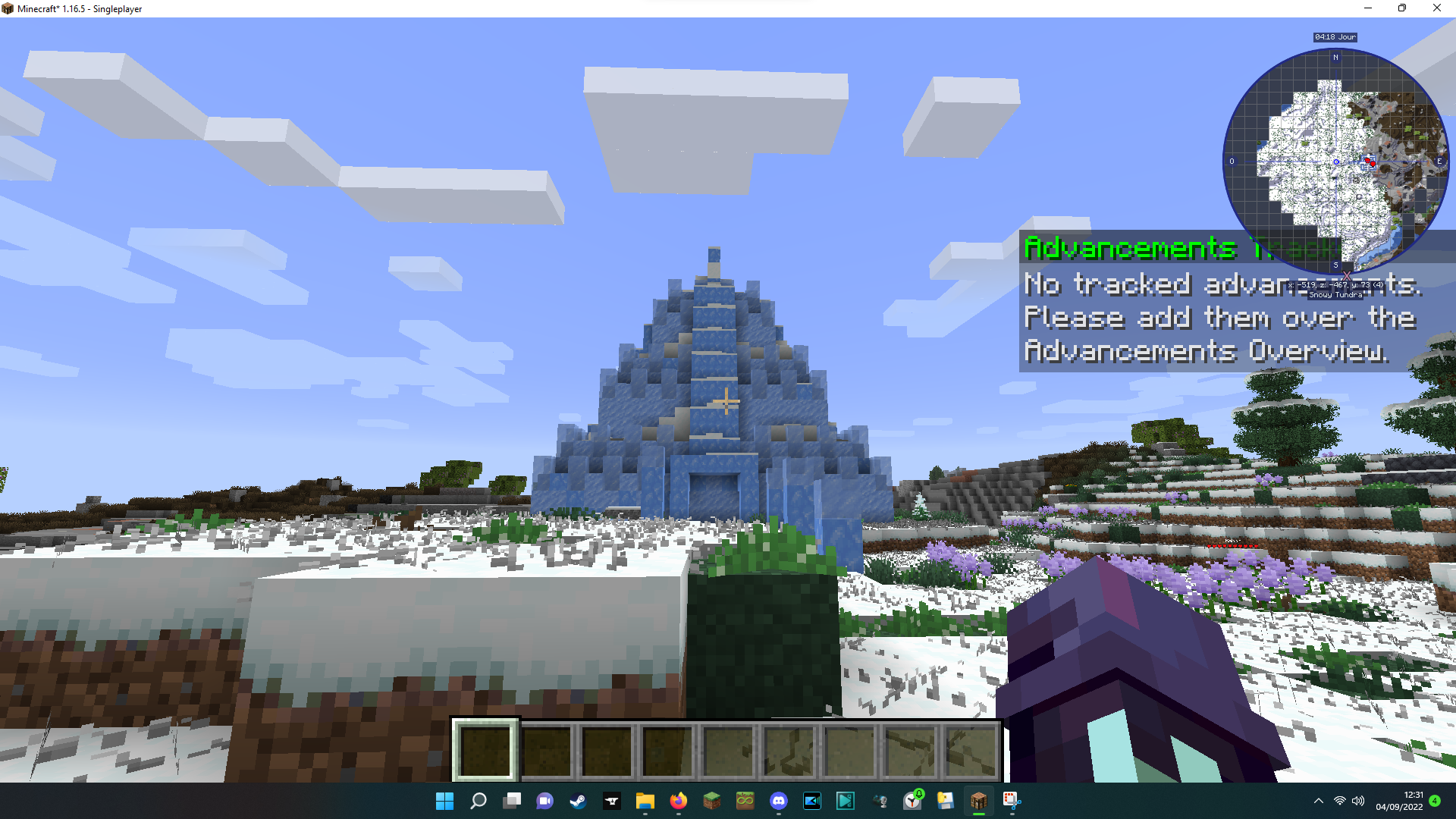Screen dimensions: 1456x819
Task: Open Windows Search from the taskbar
Action: coord(478,802)
